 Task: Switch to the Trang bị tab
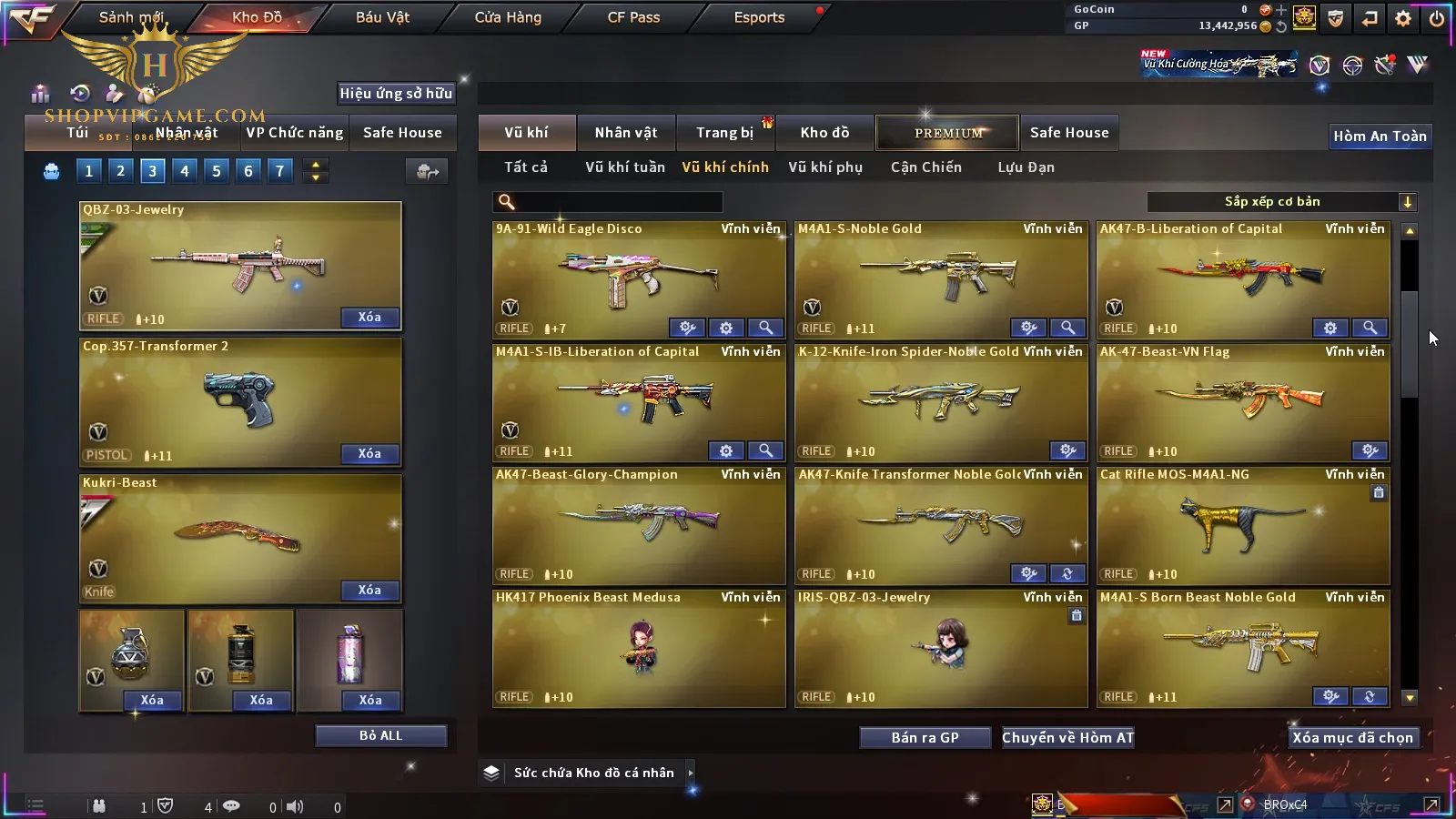[724, 133]
